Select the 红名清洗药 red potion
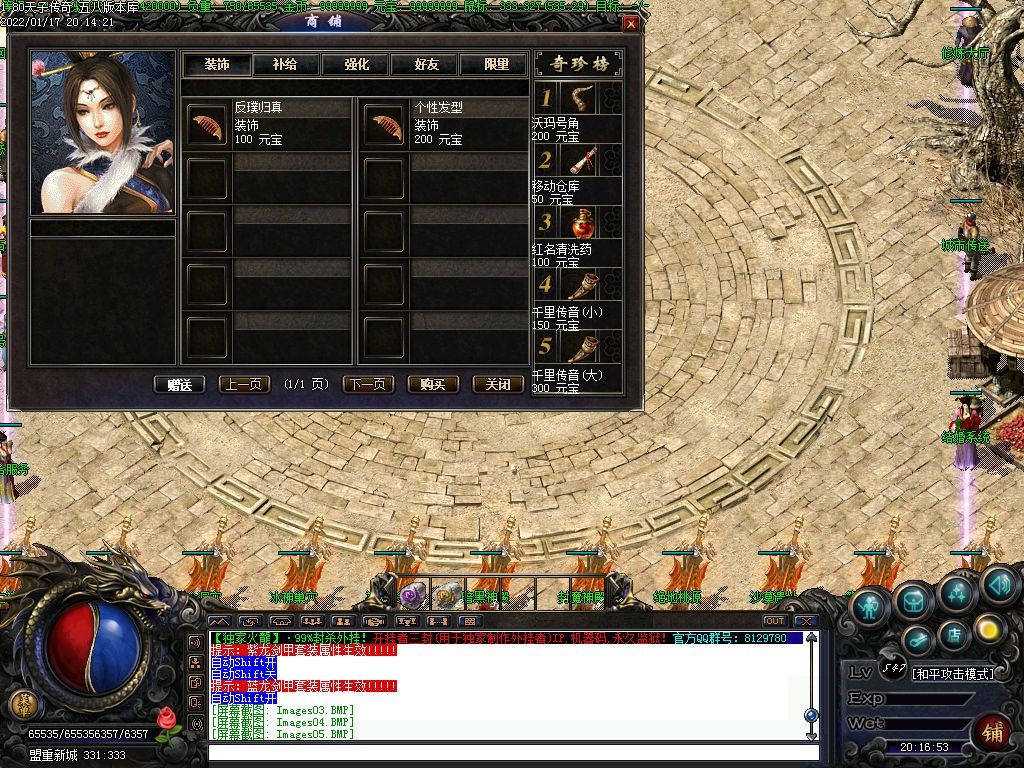Viewport: 1024px width, 768px height. [578, 222]
